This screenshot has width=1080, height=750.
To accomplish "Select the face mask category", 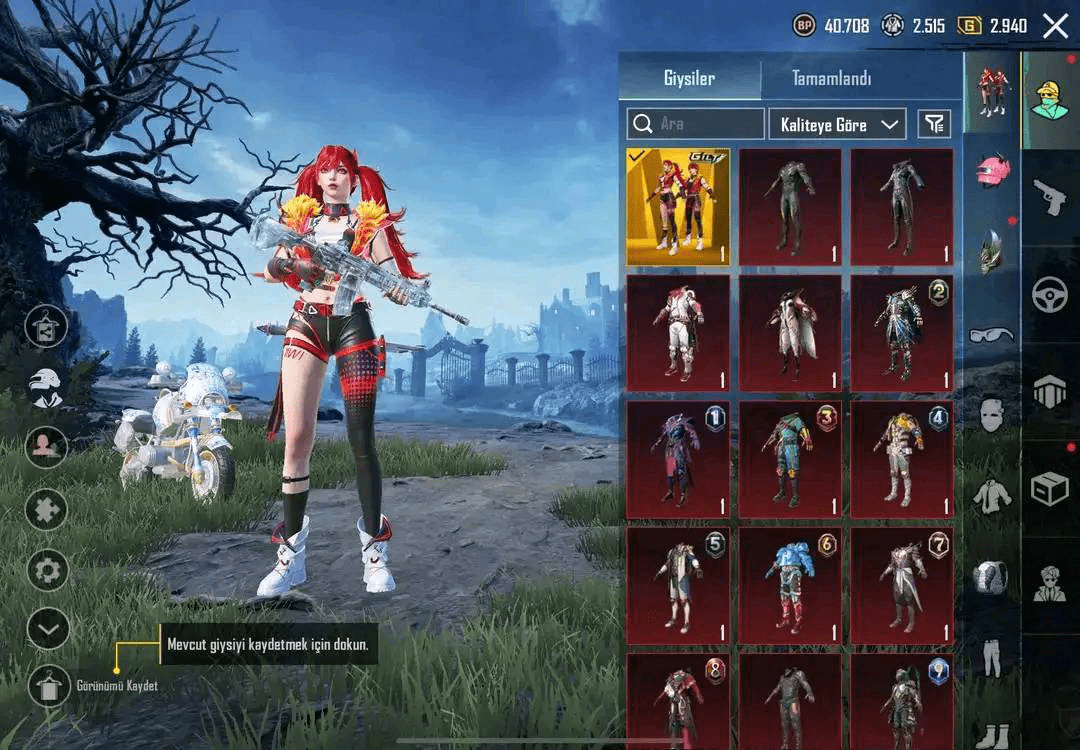I will pyautogui.click(x=992, y=414).
